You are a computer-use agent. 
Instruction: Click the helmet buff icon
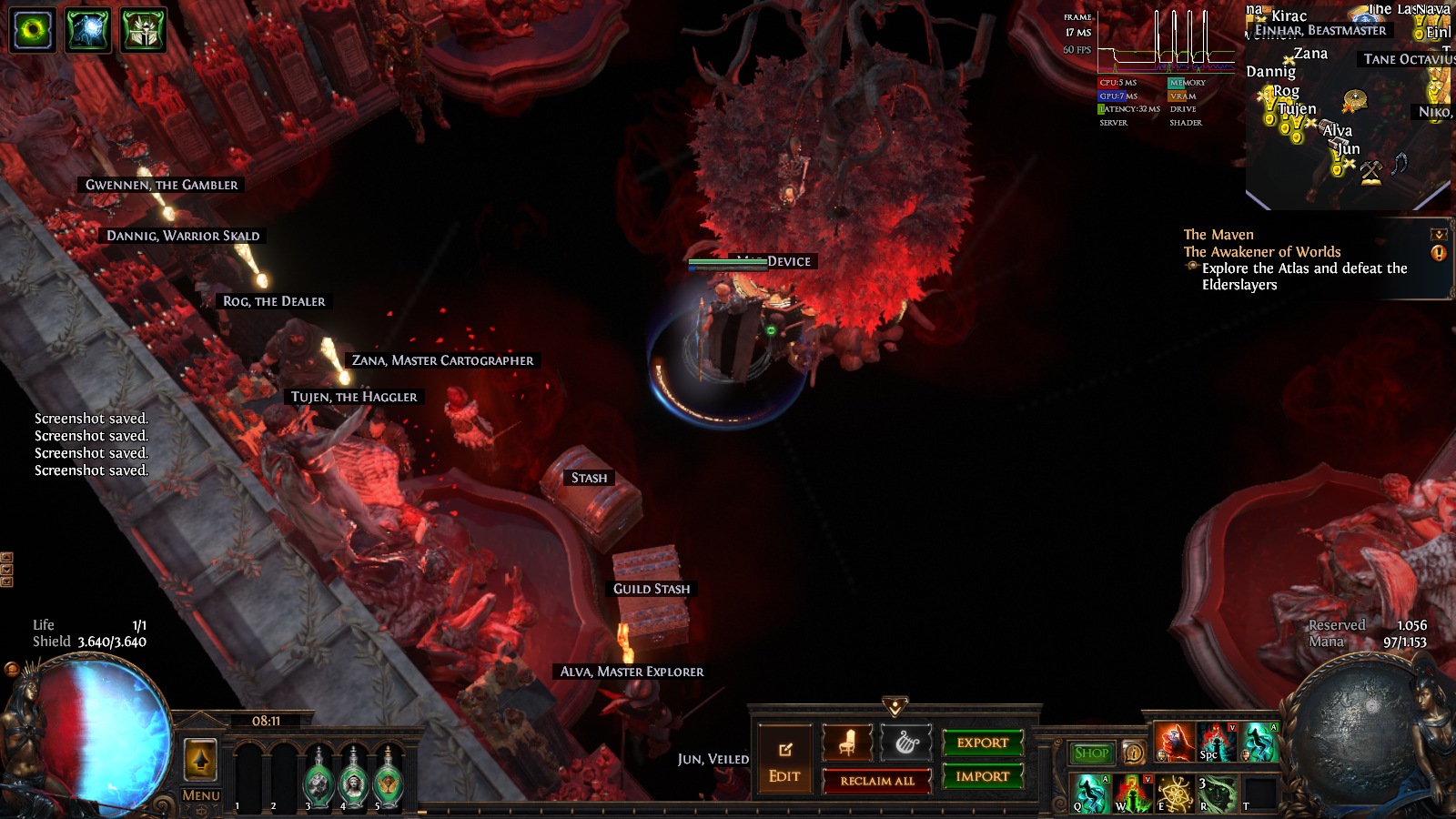coord(143,30)
